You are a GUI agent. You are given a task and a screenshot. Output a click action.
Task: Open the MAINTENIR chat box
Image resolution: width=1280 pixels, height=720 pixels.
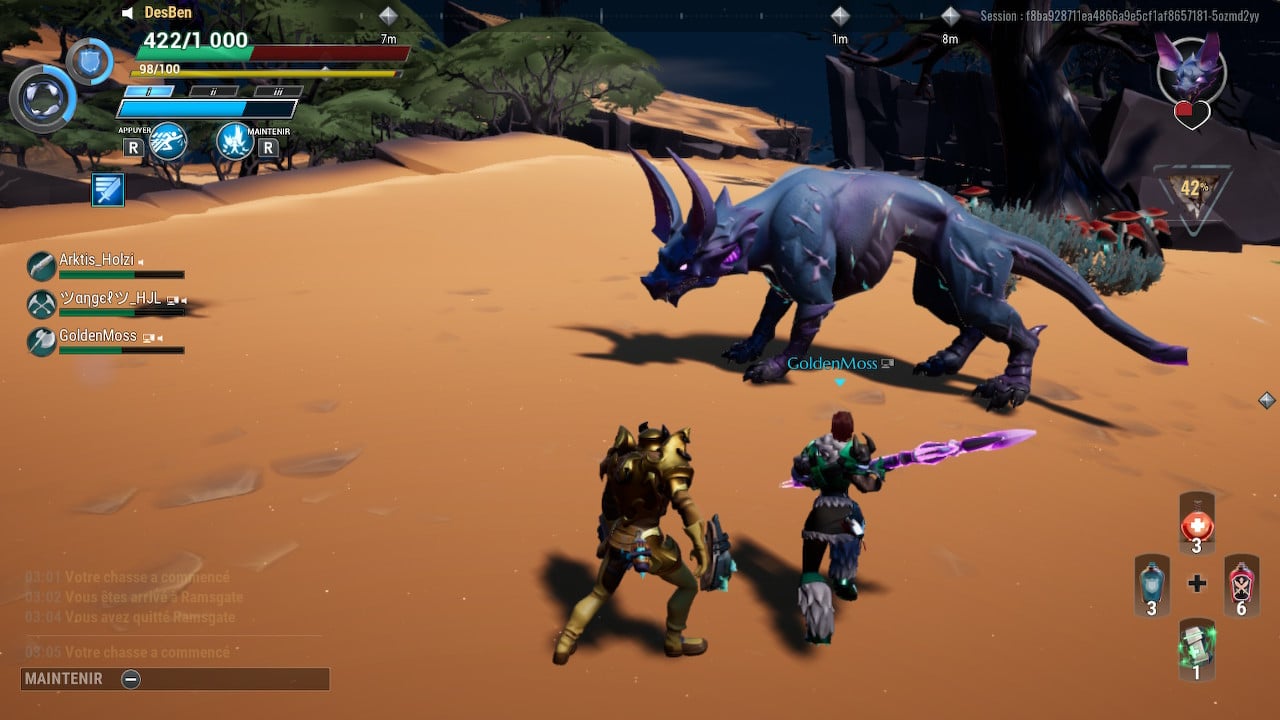[175, 679]
